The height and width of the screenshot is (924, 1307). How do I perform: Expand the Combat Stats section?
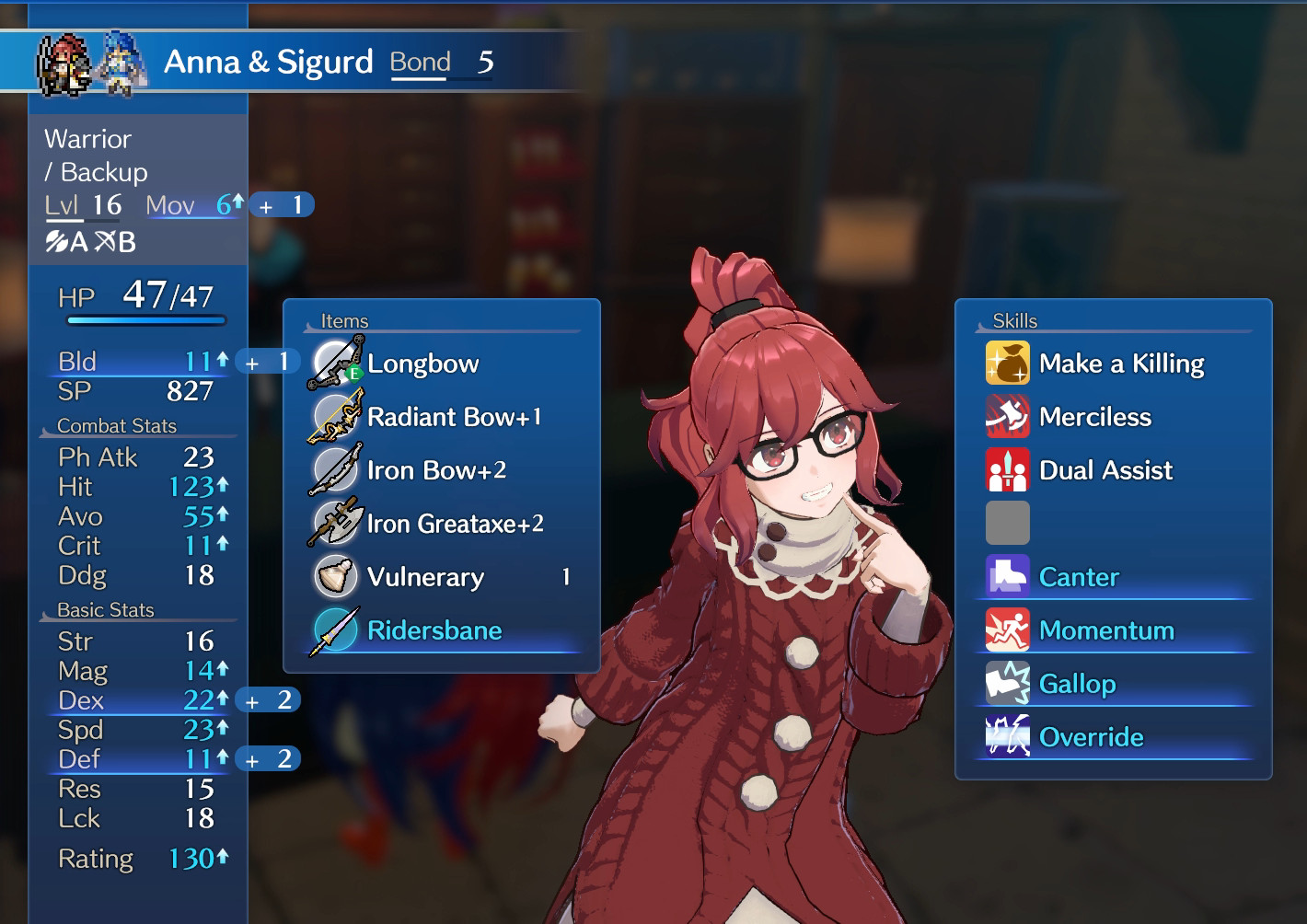[x=116, y=425]
